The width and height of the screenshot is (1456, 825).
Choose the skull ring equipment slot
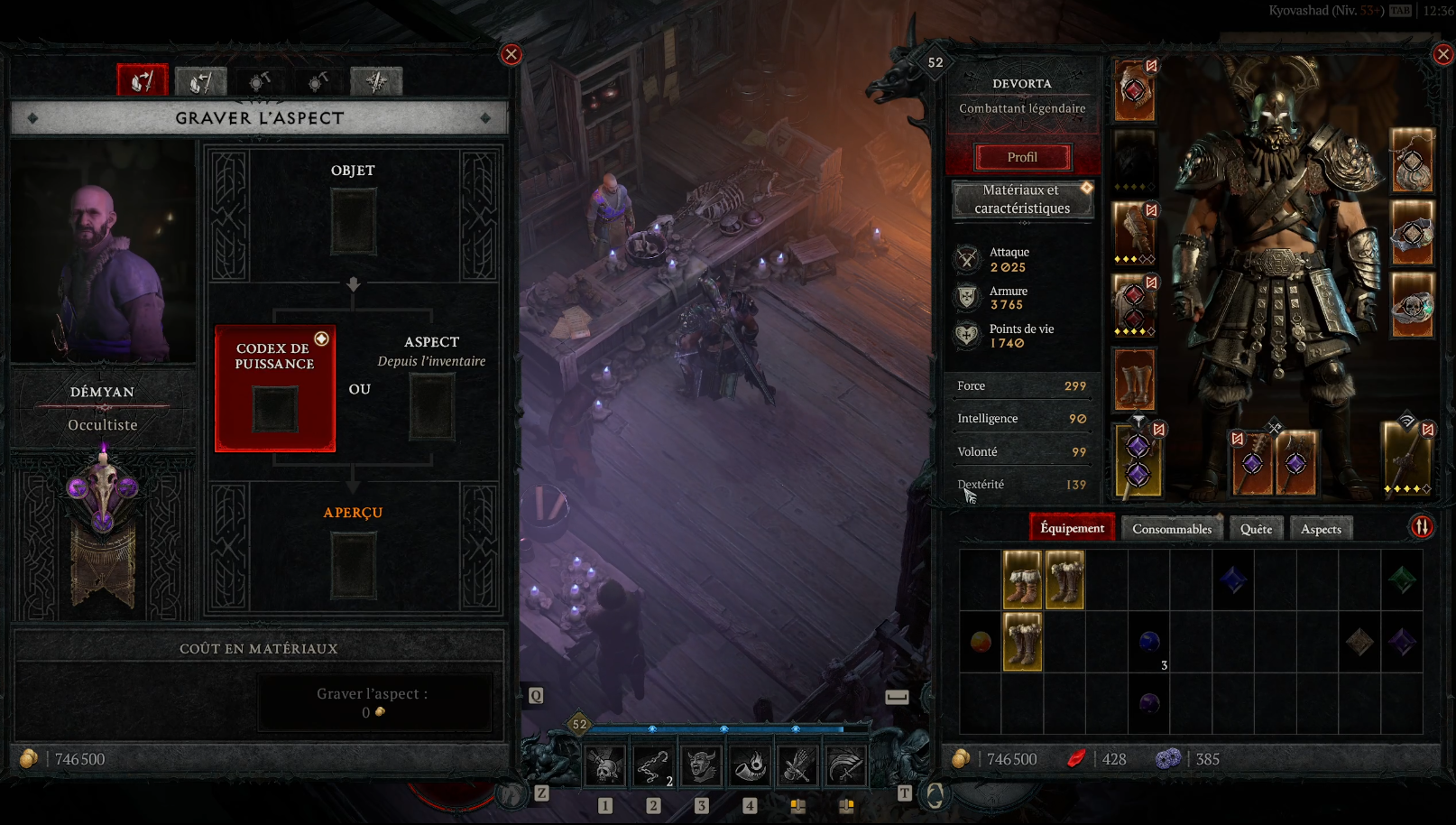pyautogui.click(x=1412, y=307)
